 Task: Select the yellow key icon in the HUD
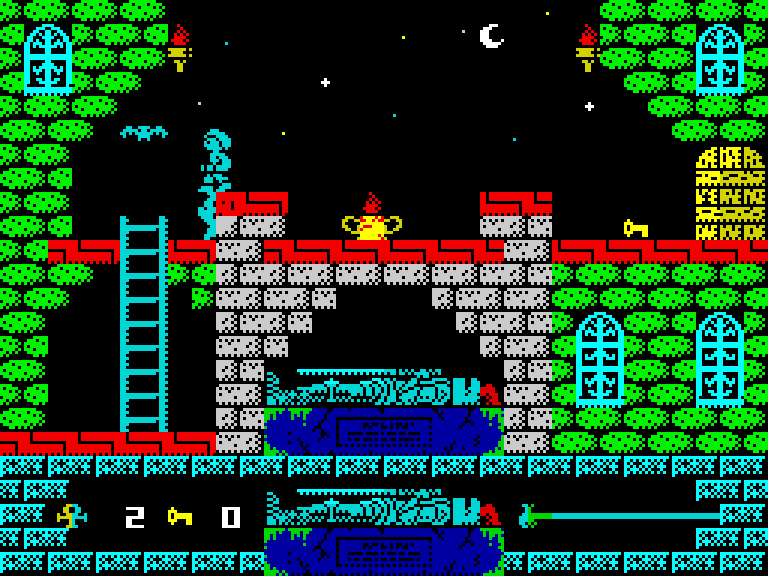point(180,516)
